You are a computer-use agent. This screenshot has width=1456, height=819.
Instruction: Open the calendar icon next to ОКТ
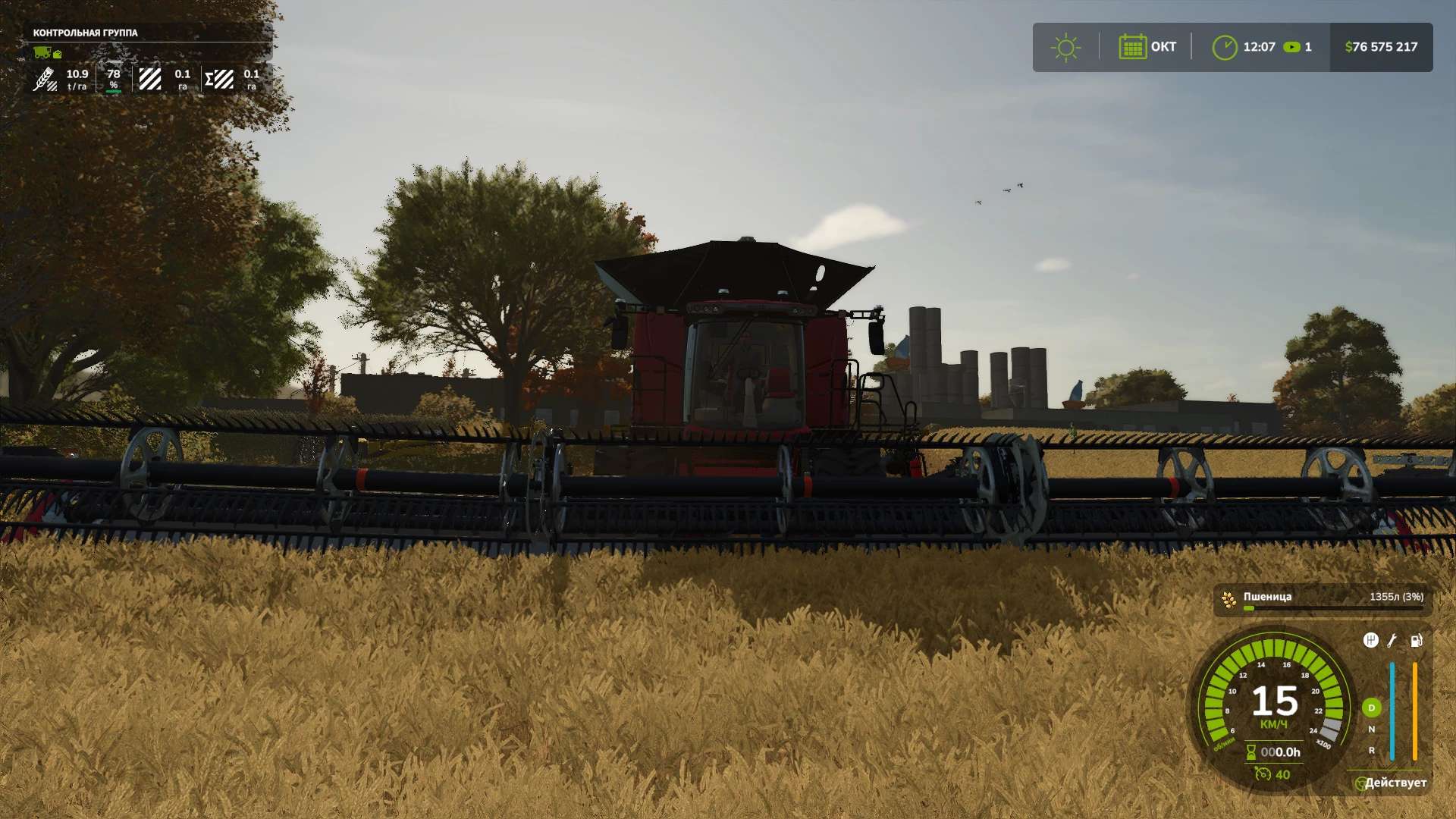pyautogui.click(x=1132, y=47)
